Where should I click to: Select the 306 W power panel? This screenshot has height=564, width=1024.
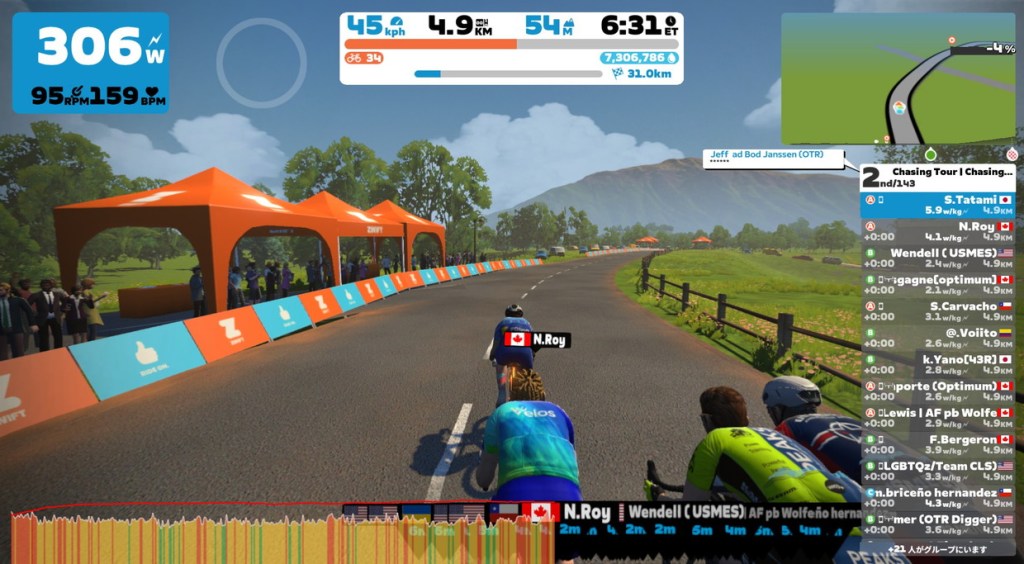click(90, 62)
